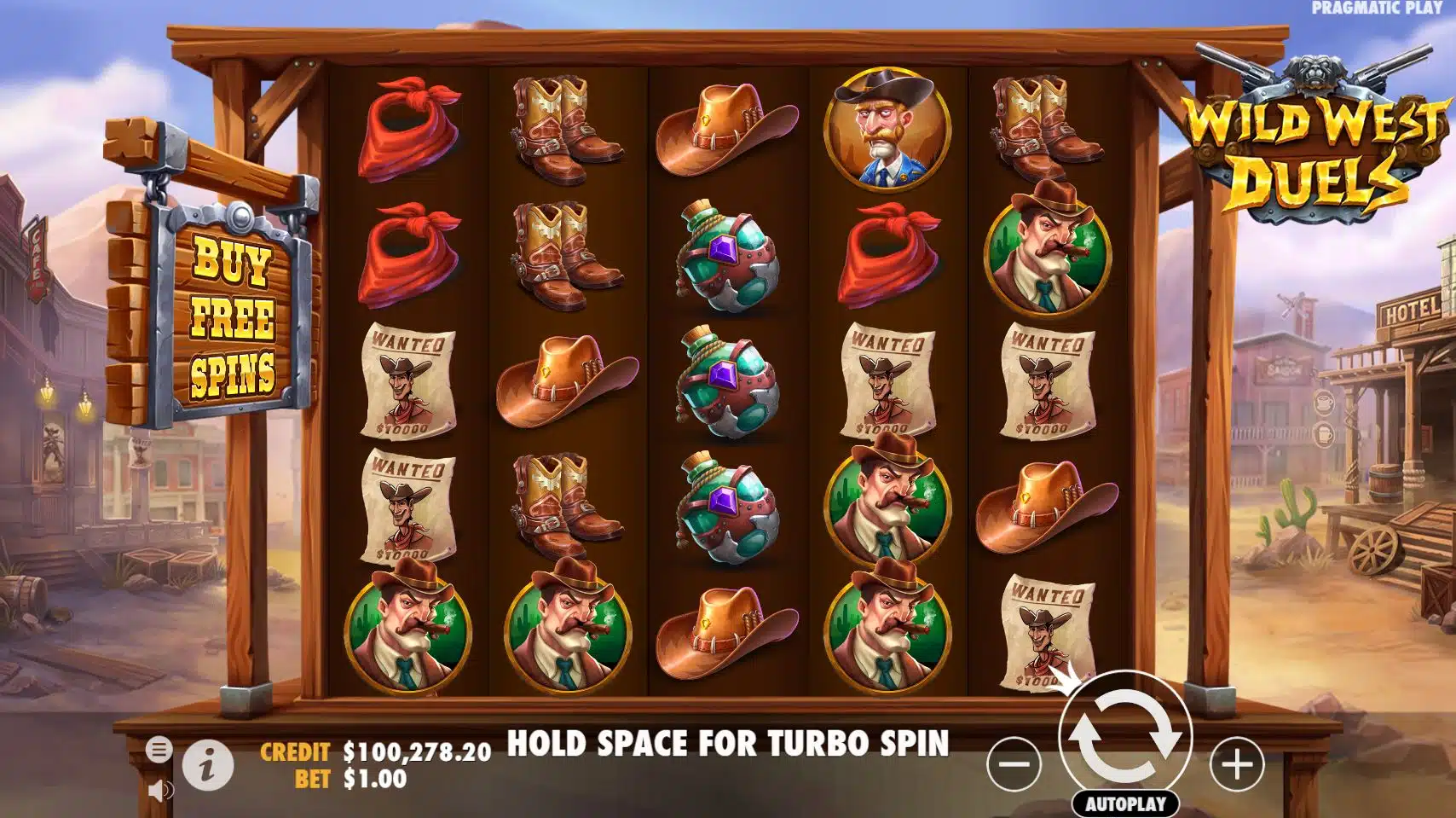This screenshot has height=818, width=1456.
Task: Click the cigar-smoking cowboy symbol on reel five
Action: click(x=1047, y=253)
